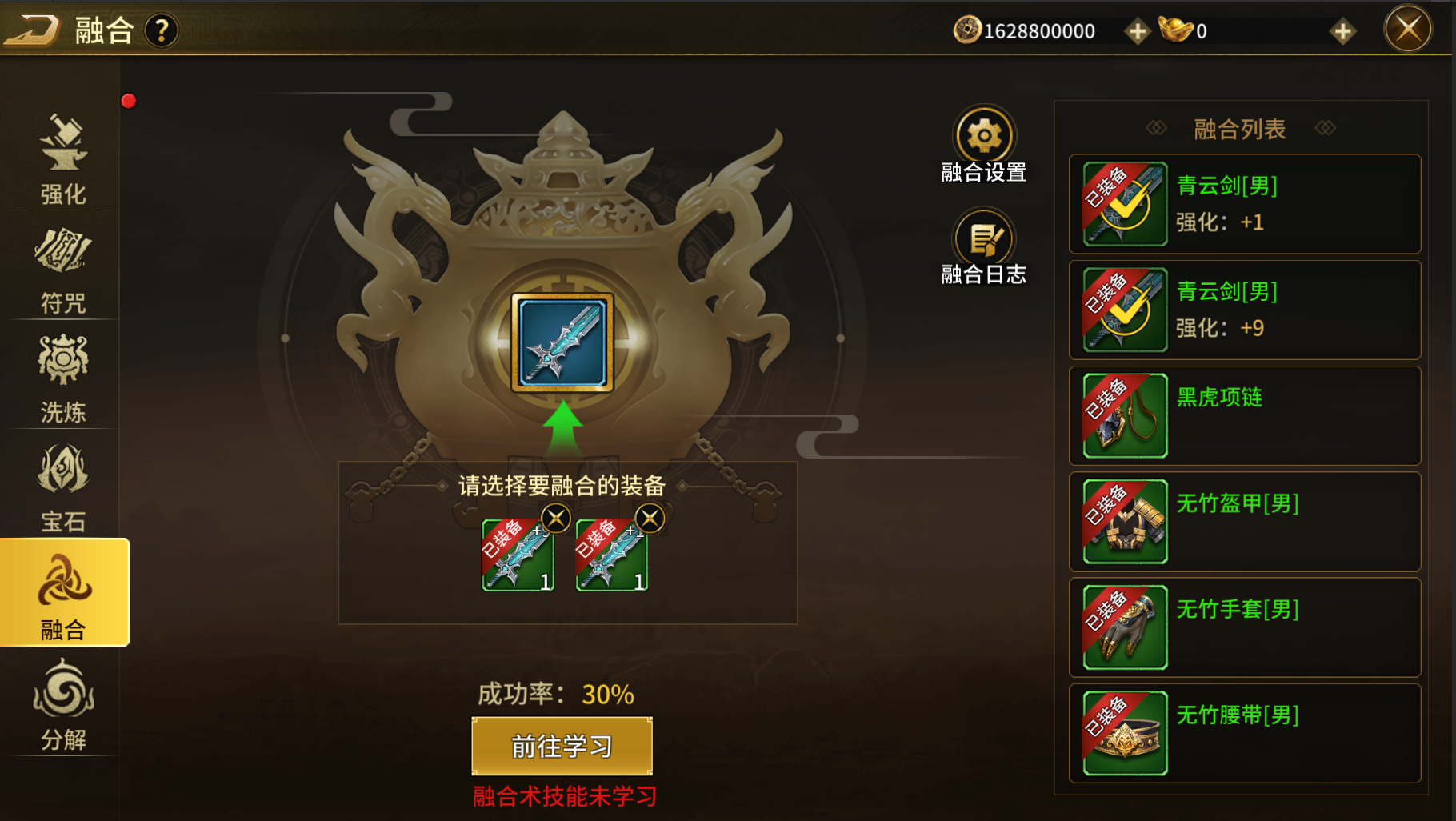Image resolution: width=1456 pixels, height=821 pixels.
Task: Add gold ingots using plus button
Action: pyautogui.click(x=1341, y=30)
